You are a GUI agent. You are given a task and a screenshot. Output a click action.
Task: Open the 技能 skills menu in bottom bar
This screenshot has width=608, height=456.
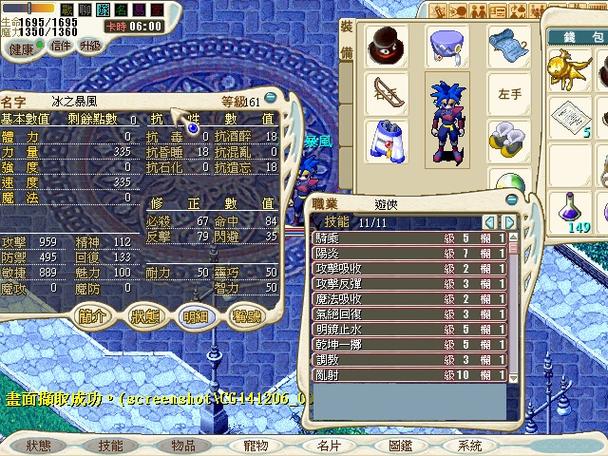[x=110, y=445]
